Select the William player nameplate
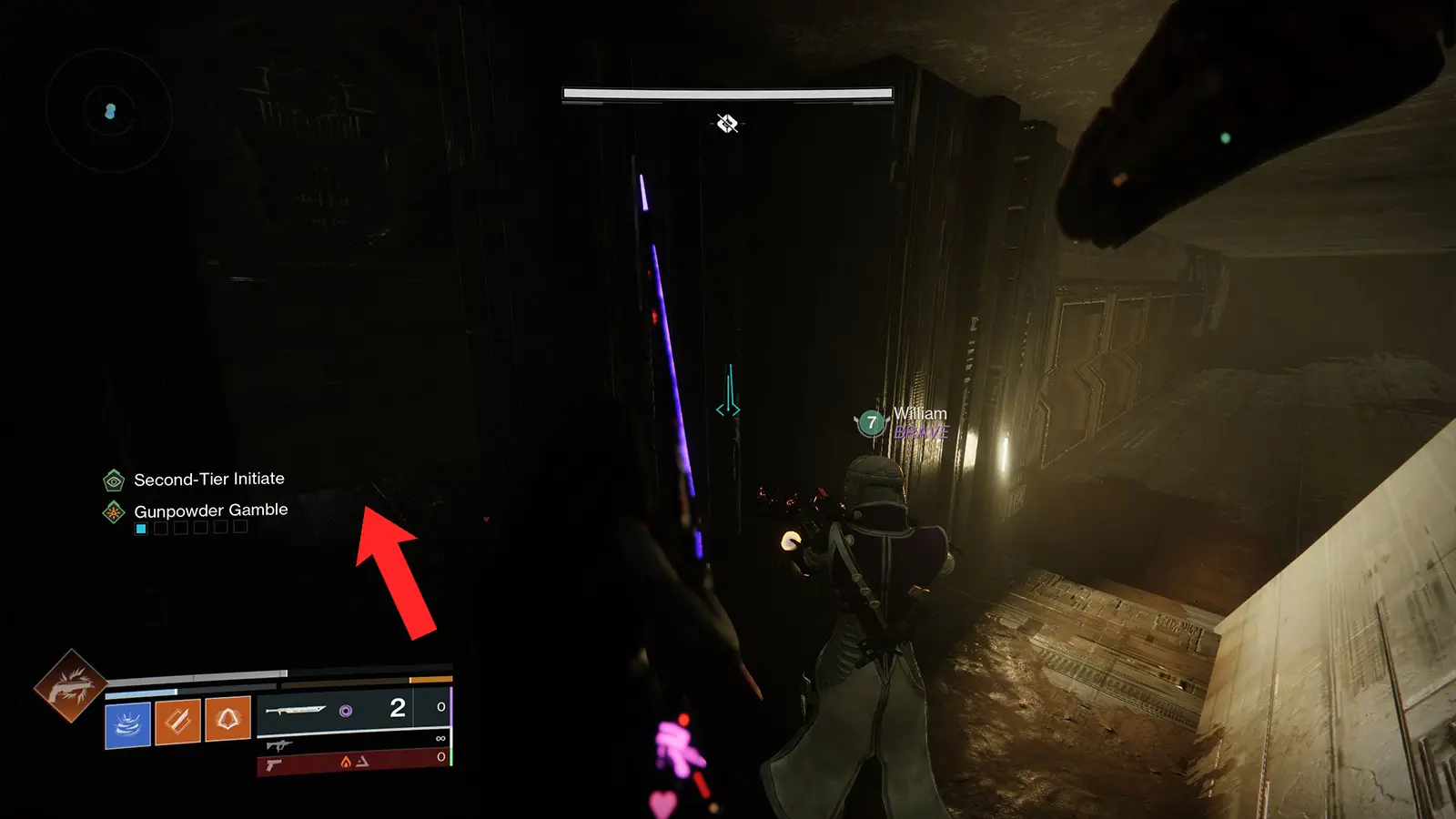This screenshot has height=819, width=1456. click(919, 414)
